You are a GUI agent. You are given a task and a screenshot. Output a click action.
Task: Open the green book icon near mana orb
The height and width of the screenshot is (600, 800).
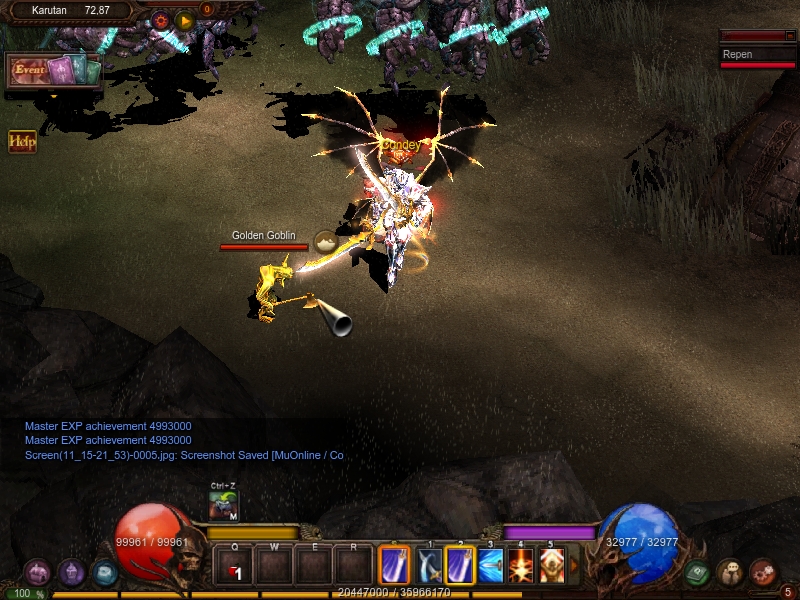click(x=697, y=572)
